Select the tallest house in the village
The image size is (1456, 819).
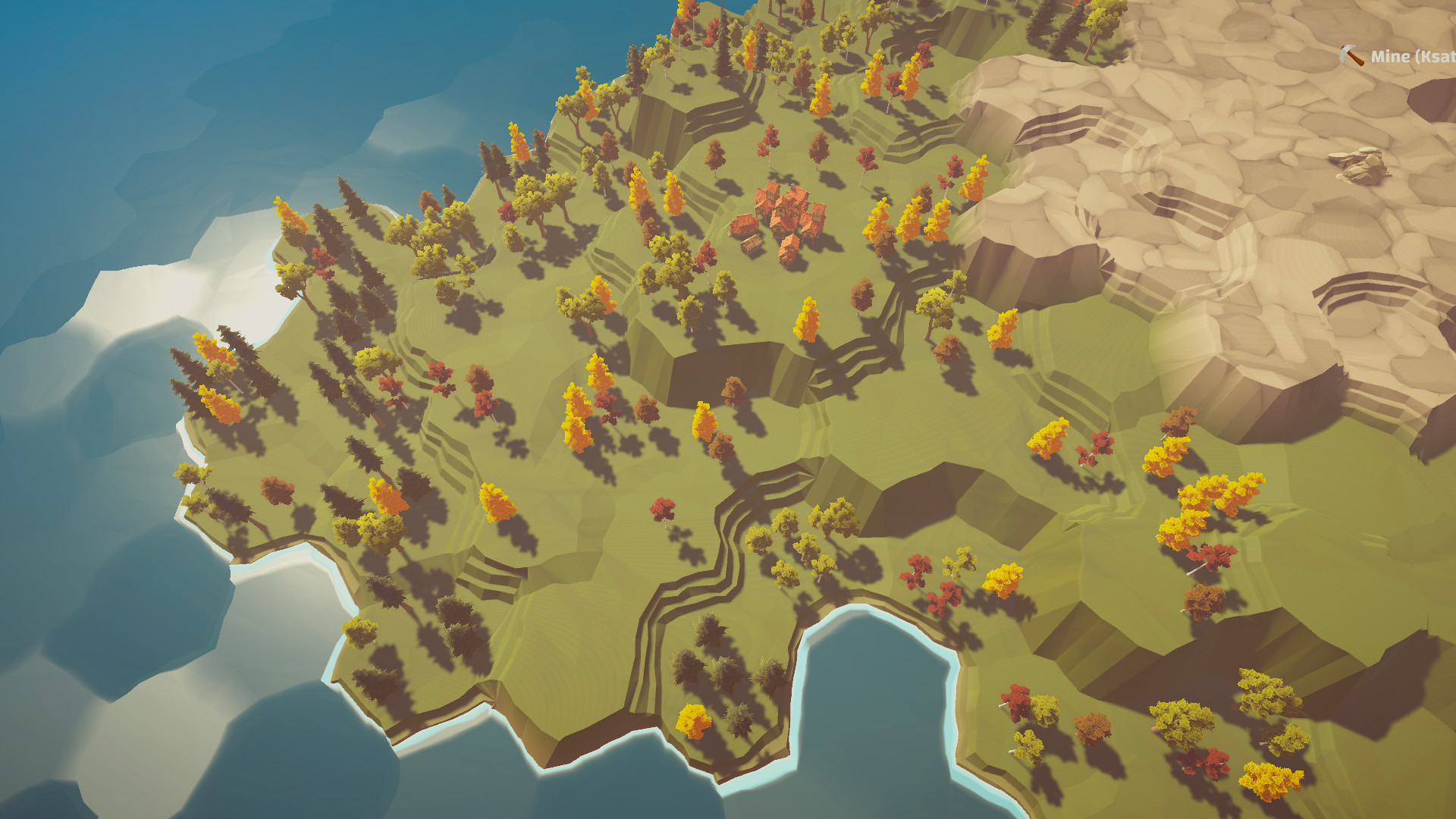(772, 193)
